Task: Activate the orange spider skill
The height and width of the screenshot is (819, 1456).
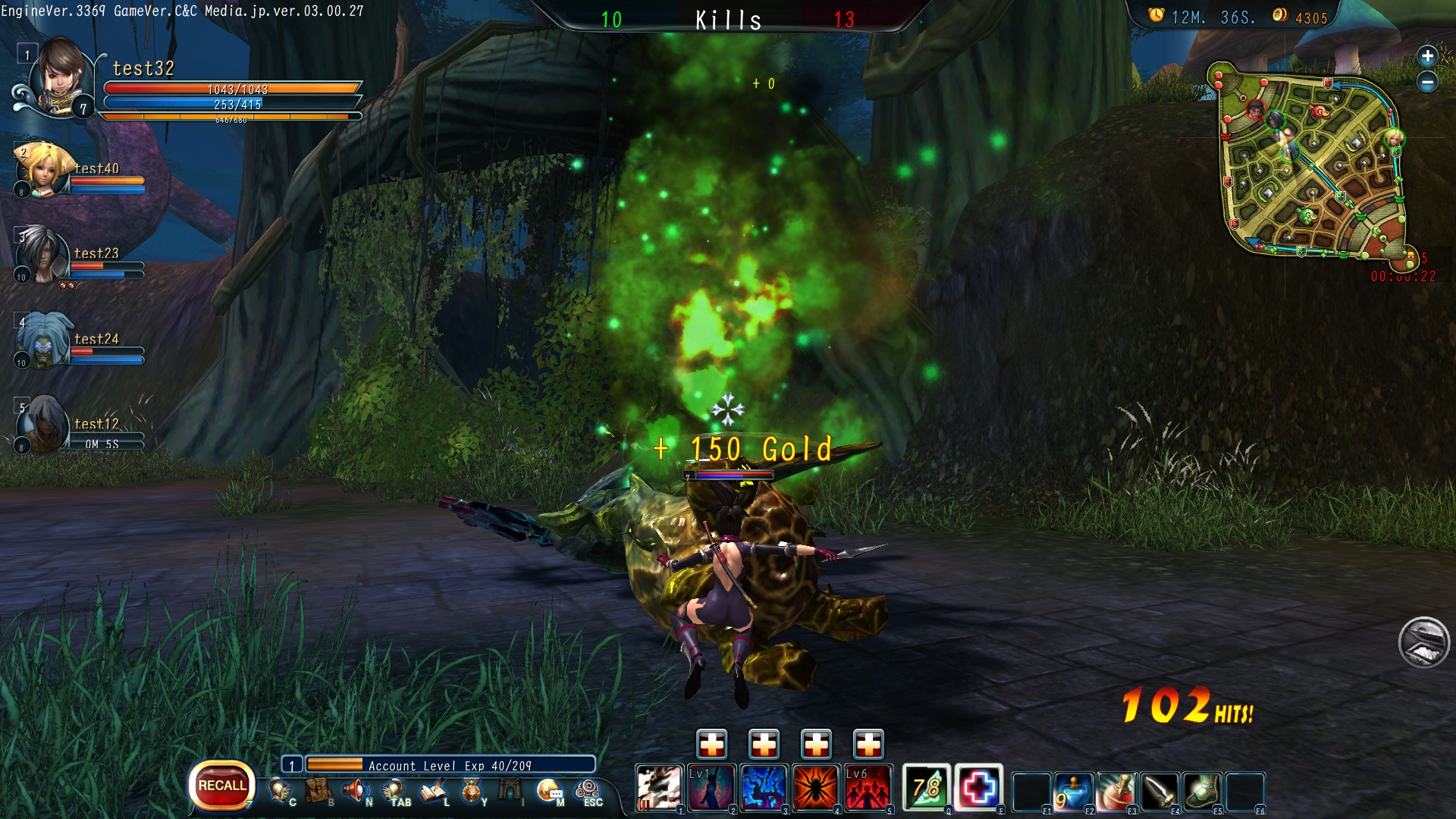Action: pos(815,787)
